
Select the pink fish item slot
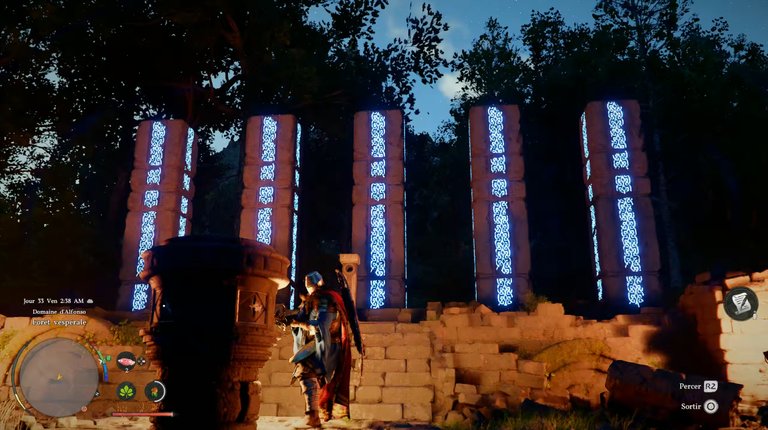127,361
